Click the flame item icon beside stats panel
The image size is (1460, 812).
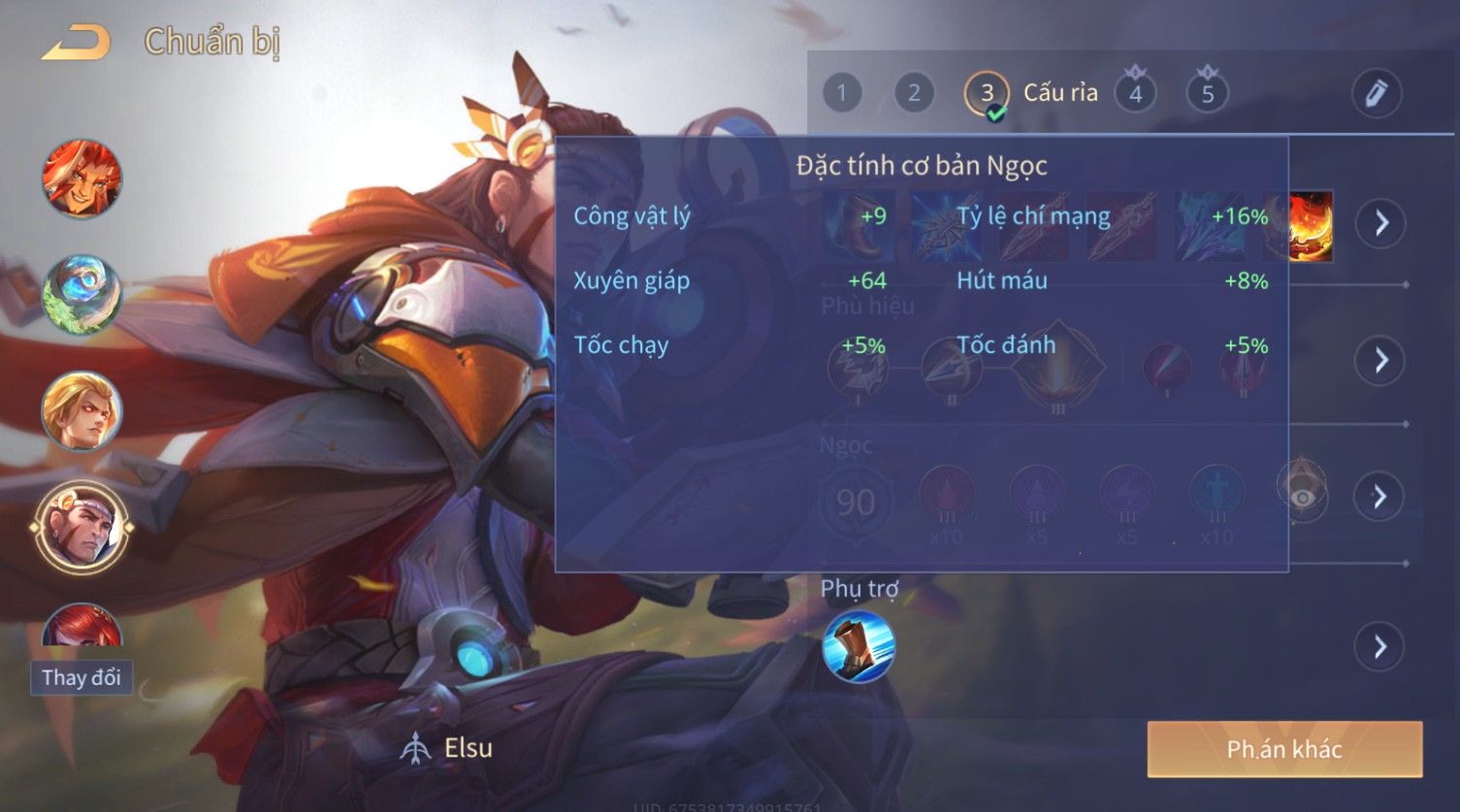(1311, 226)
